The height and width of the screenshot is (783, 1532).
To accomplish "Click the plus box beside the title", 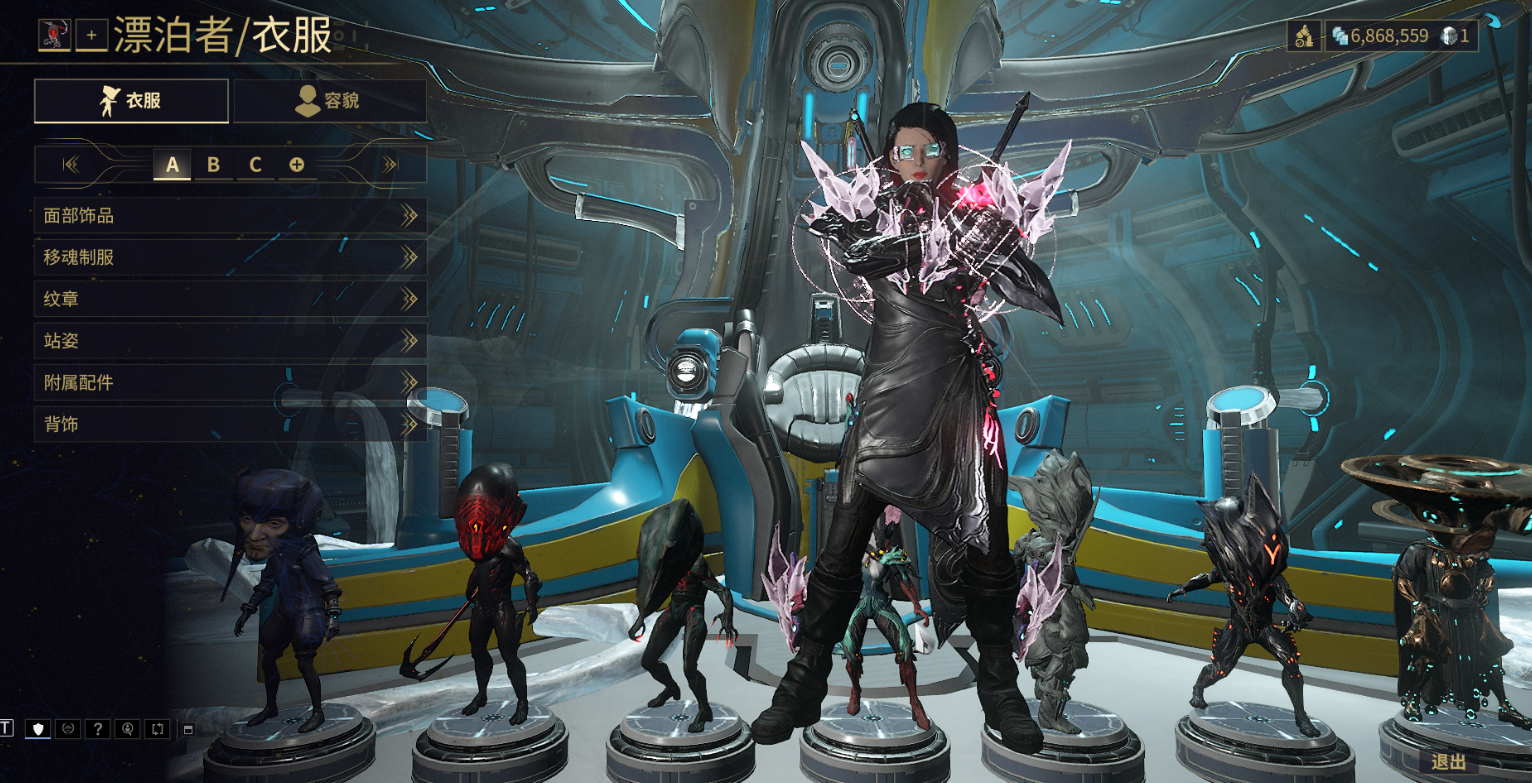I will pyautogui.click(x=91, y=36).
